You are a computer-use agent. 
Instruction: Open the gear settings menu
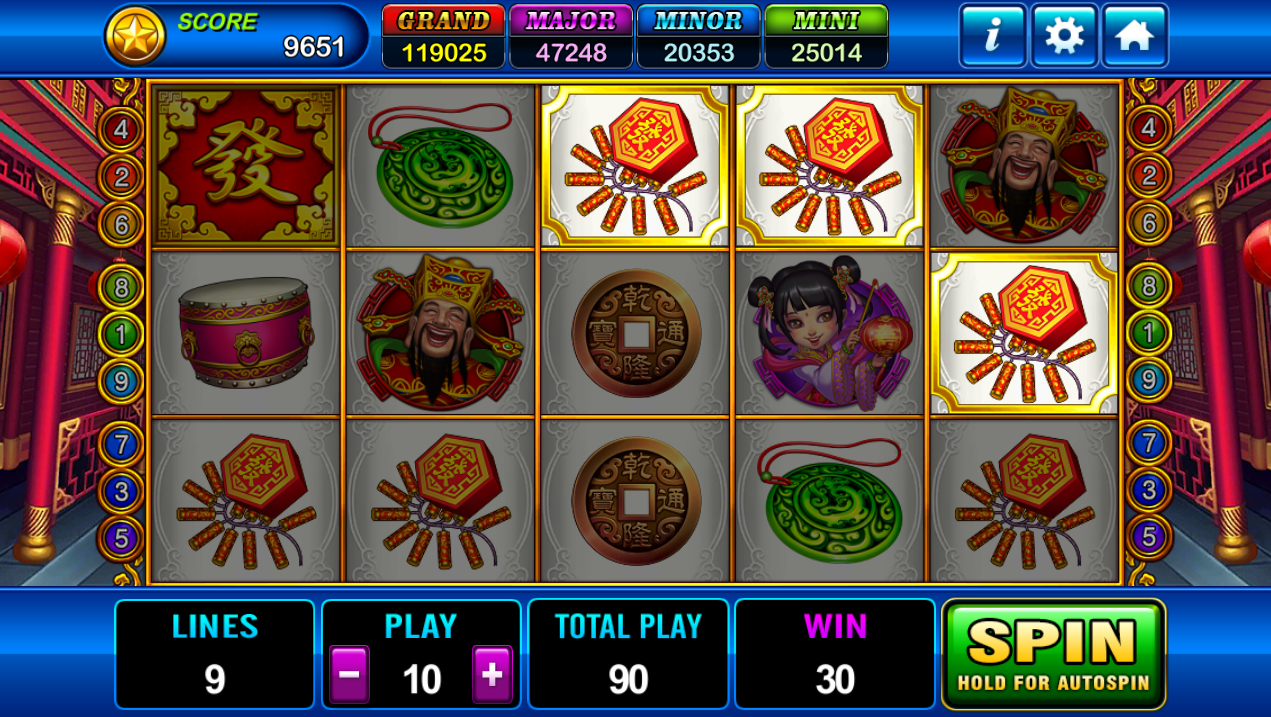(1064, 36)
